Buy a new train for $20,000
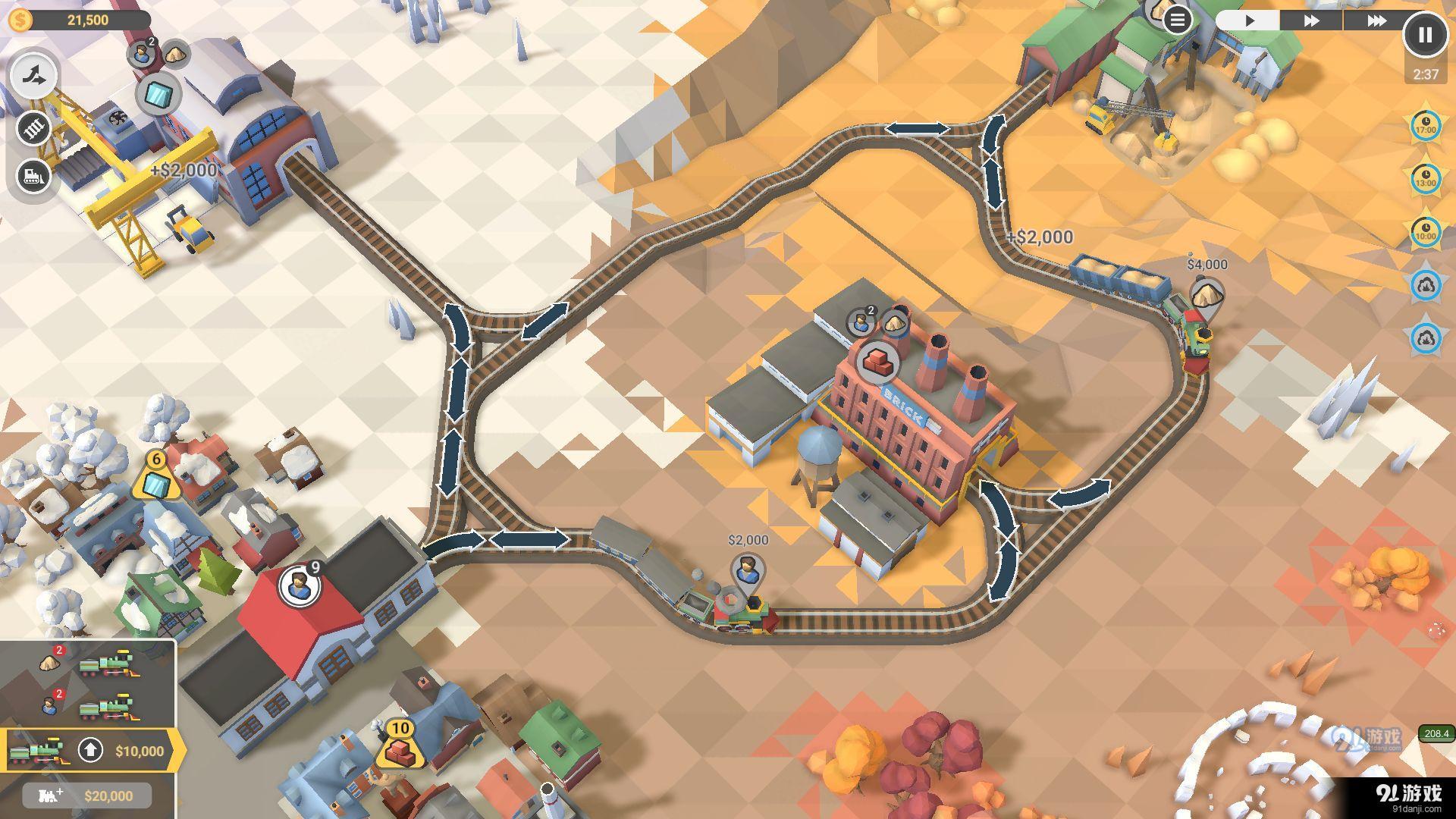Image resolution: width=1456 pixels, height=819 pixels. point(87,795)
